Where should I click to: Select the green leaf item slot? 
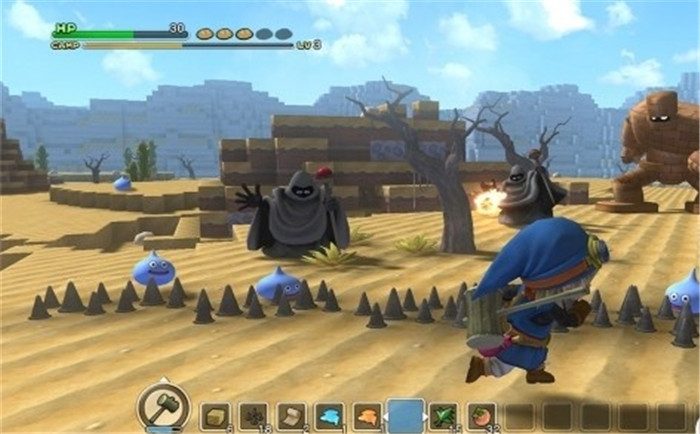pos(443,416)
